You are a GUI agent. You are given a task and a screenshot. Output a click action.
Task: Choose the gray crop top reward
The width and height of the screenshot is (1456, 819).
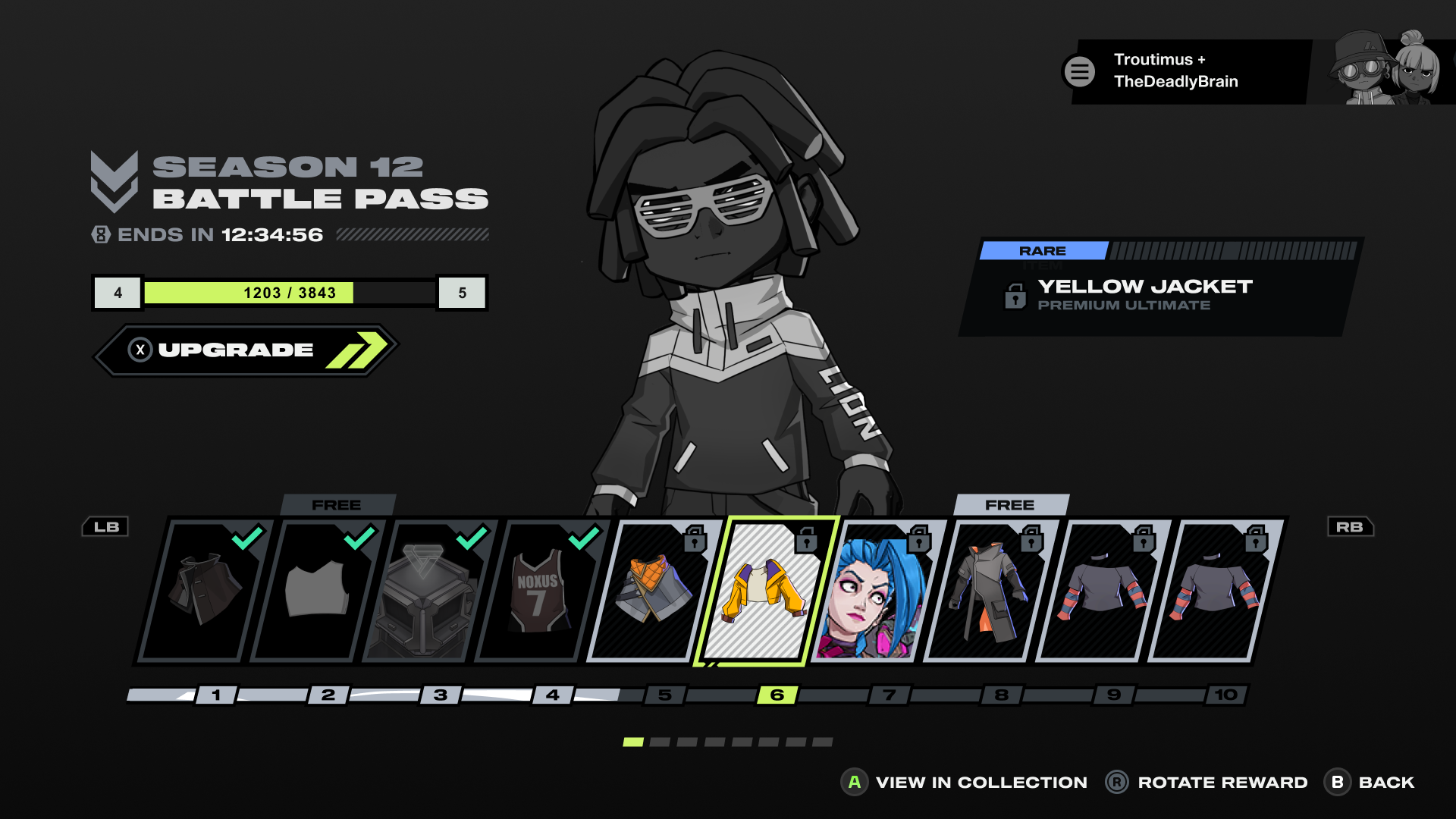315,591
